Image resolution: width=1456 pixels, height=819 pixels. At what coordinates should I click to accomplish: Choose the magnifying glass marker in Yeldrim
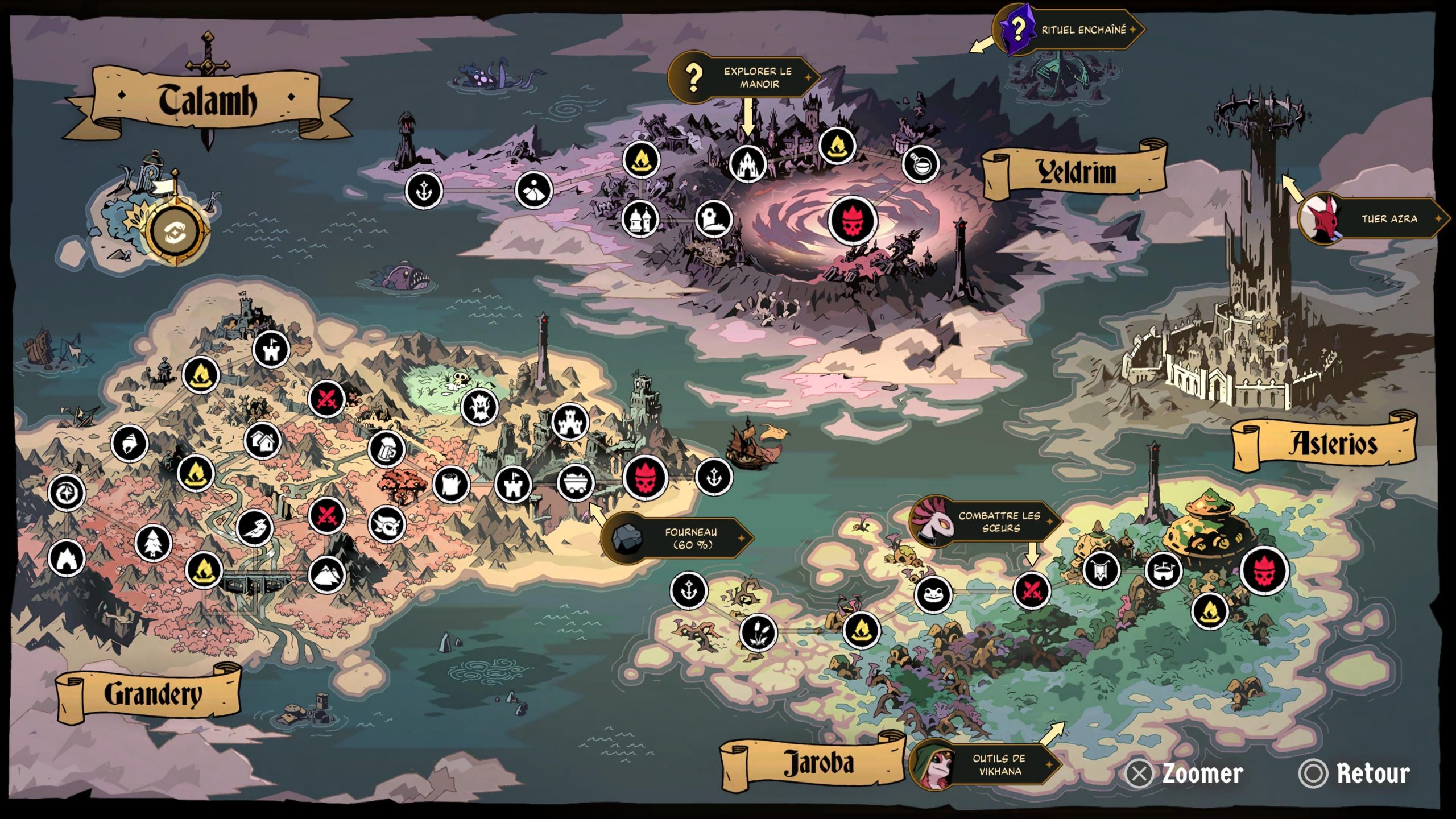pos(920,164)
